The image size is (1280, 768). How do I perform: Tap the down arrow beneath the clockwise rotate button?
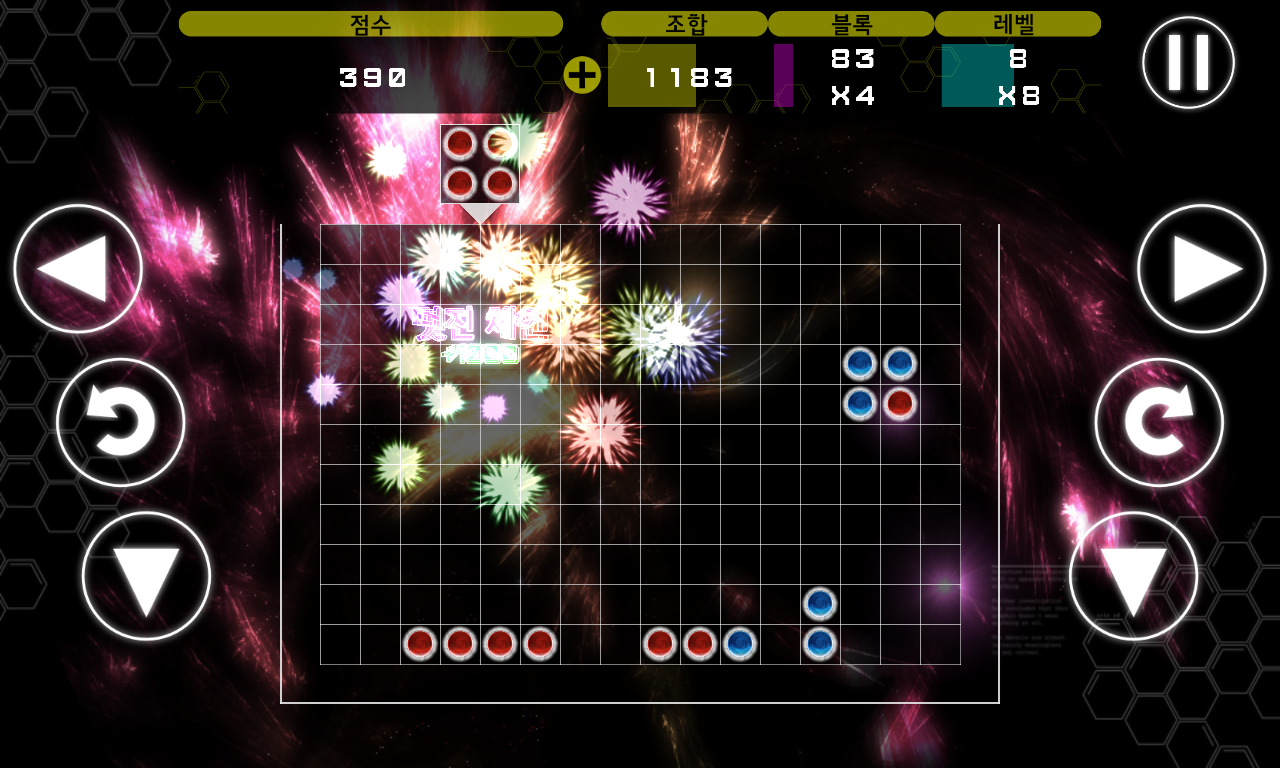point(1133,576)
